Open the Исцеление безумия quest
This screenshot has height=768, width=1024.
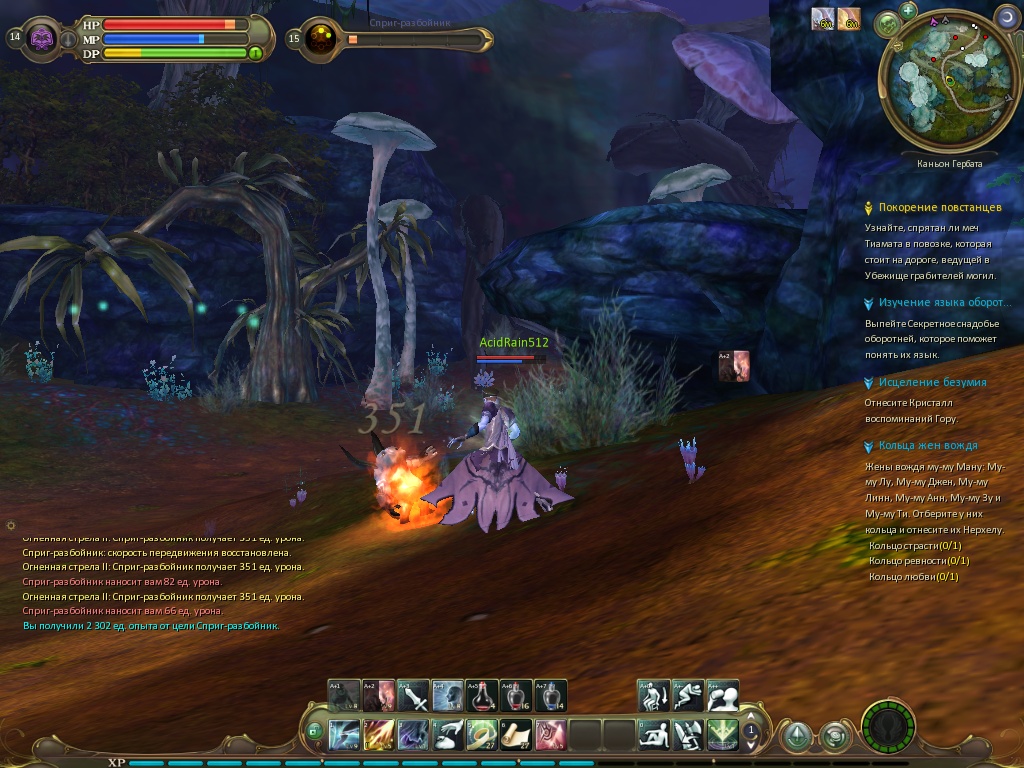click(x=932, y=383)
